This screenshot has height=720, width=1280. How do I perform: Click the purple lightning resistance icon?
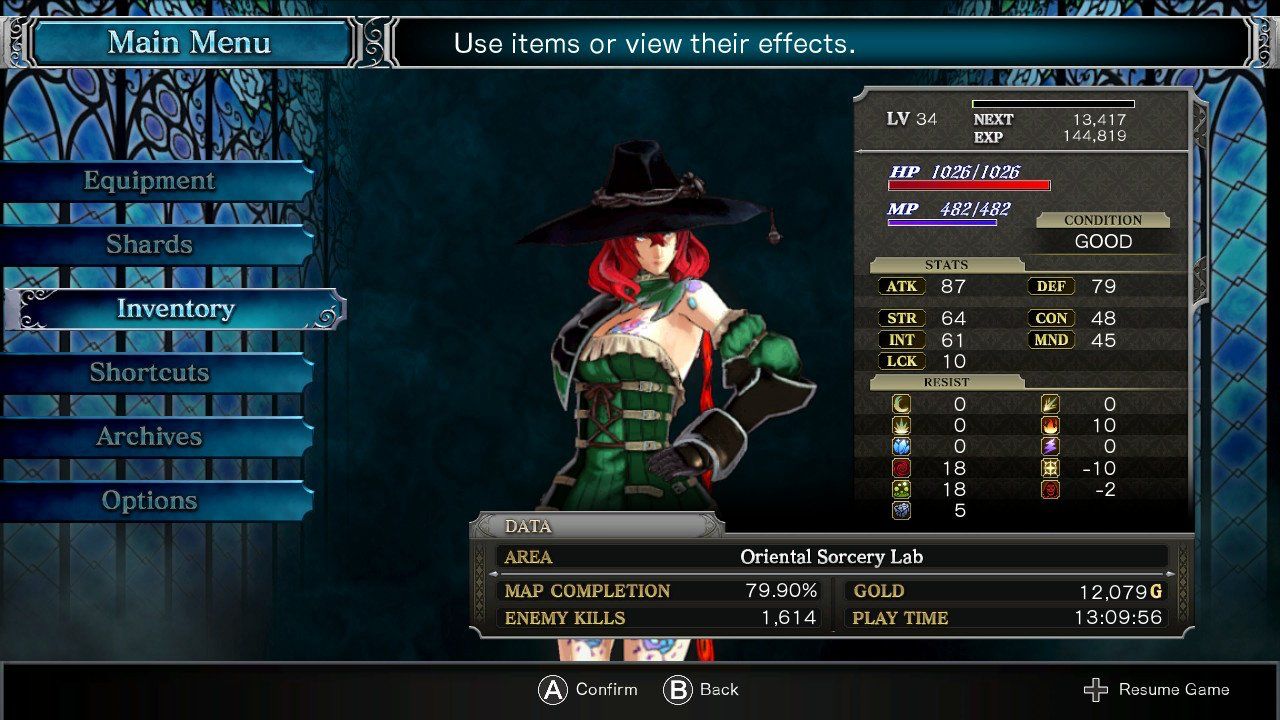click(1050, 446)
